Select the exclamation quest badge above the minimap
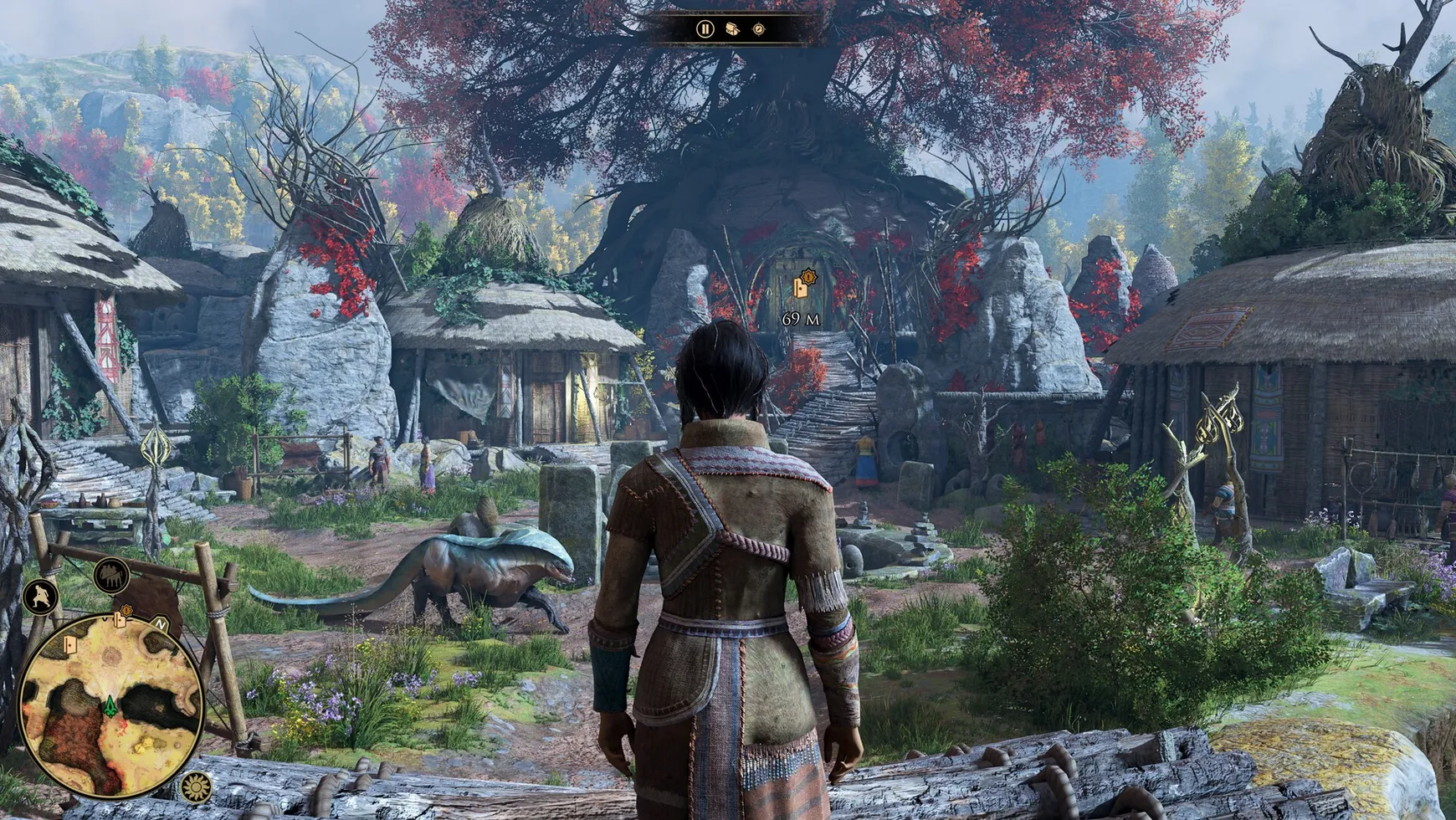This screenshot has width=1456, height=820. point(126,610)
